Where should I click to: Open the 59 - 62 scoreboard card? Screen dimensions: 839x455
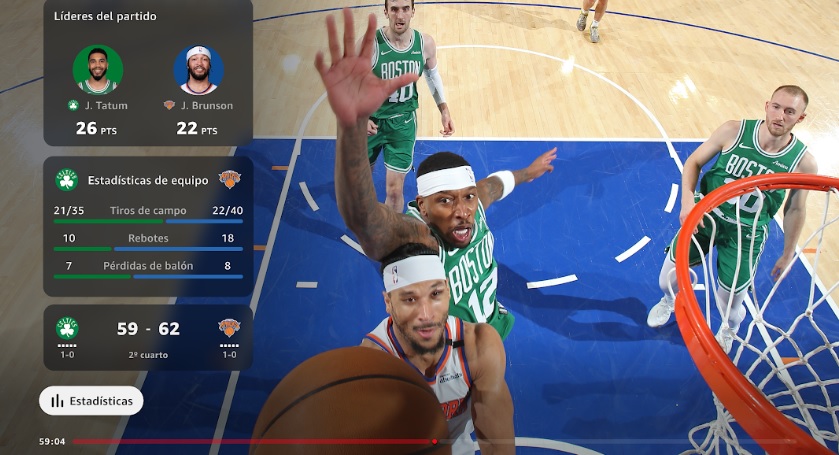click(147, 338)
